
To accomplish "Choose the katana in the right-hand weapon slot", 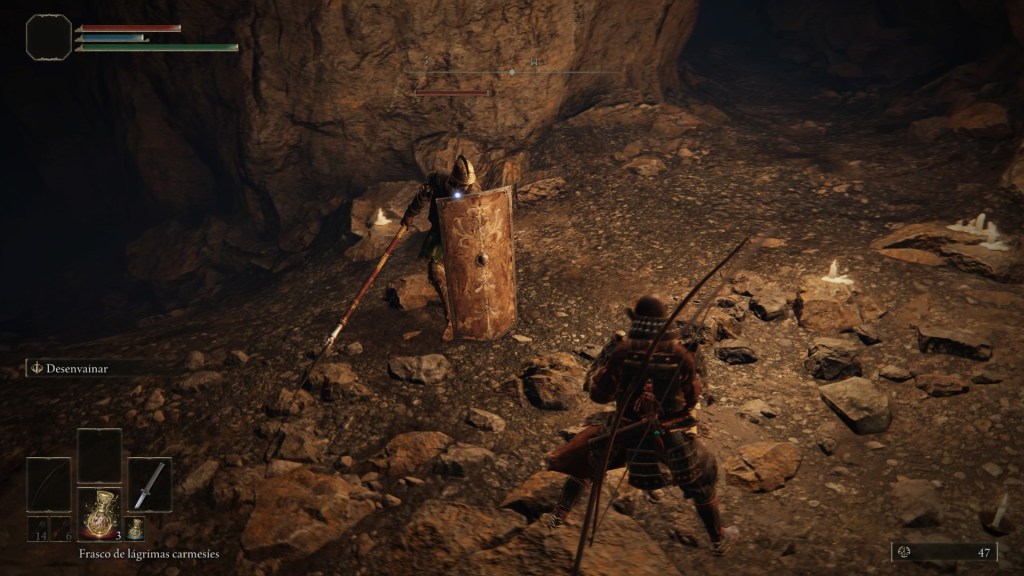I will [x=149, y=484].
